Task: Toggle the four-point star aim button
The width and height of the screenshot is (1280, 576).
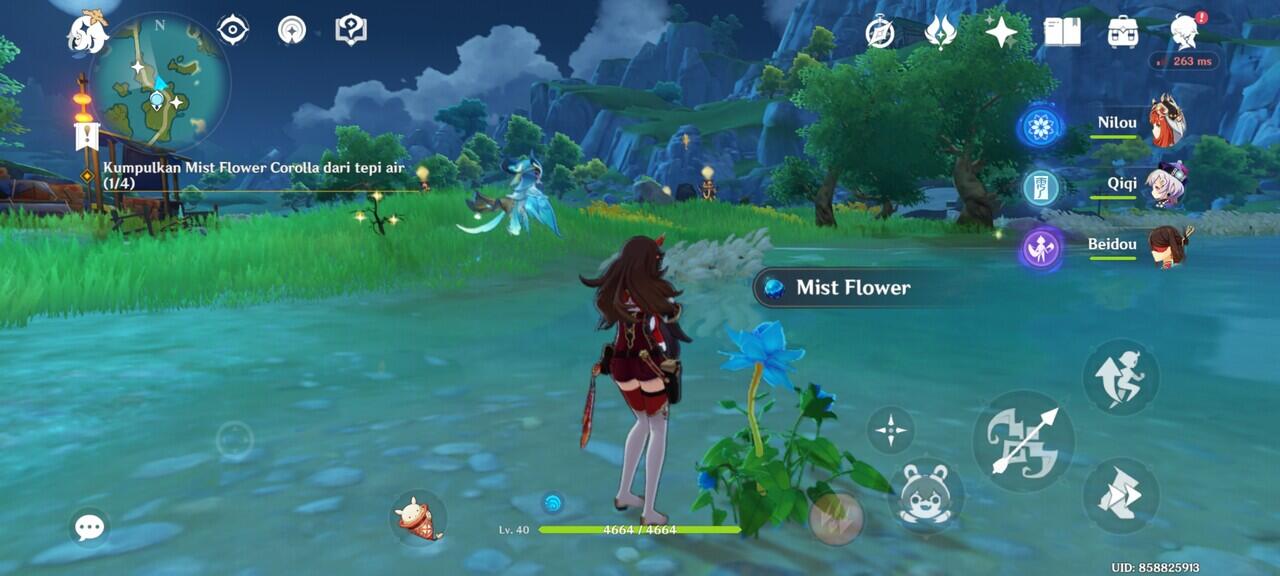Action: click(889, 431)
